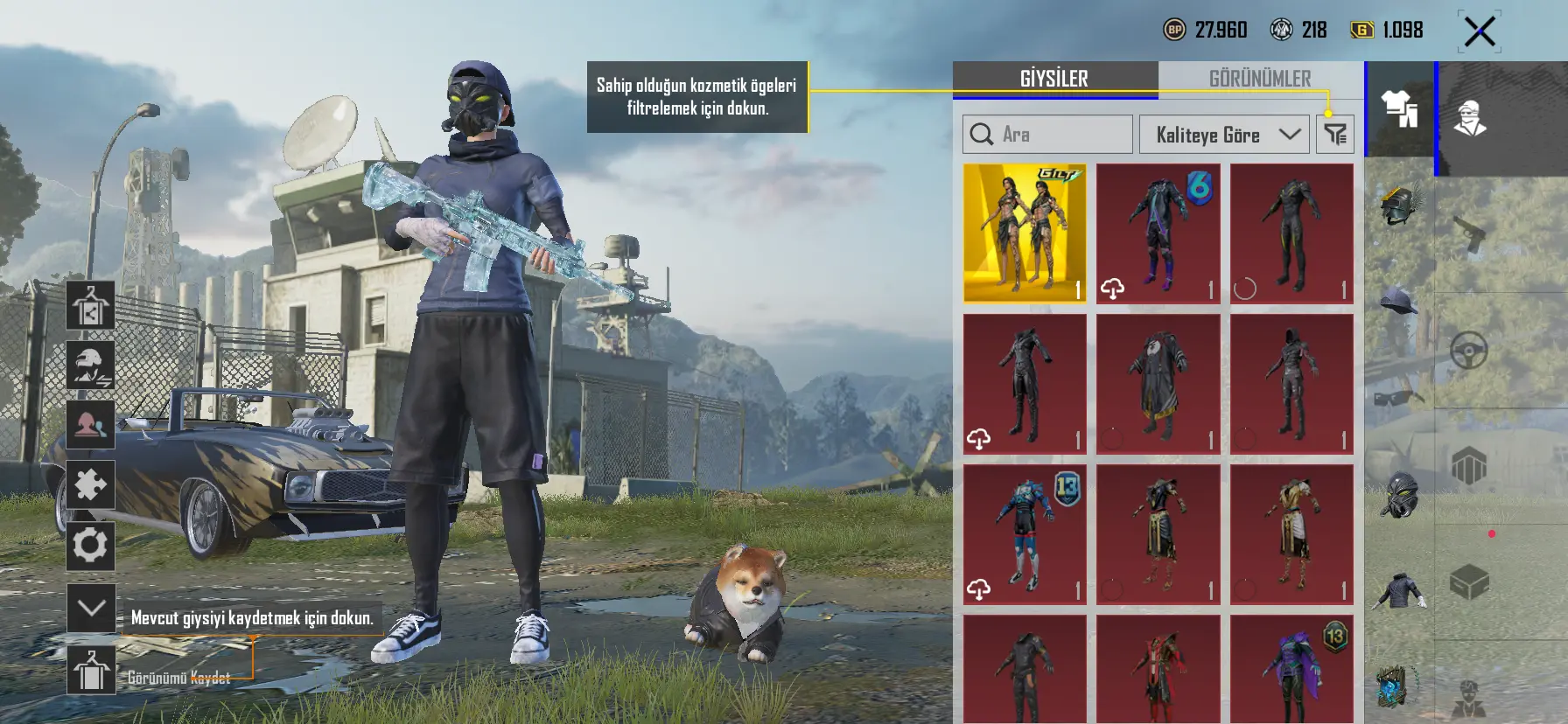Select the purple outfit with gold 13 badge
Screen dimensions: 1568x724
point(1291,670)
